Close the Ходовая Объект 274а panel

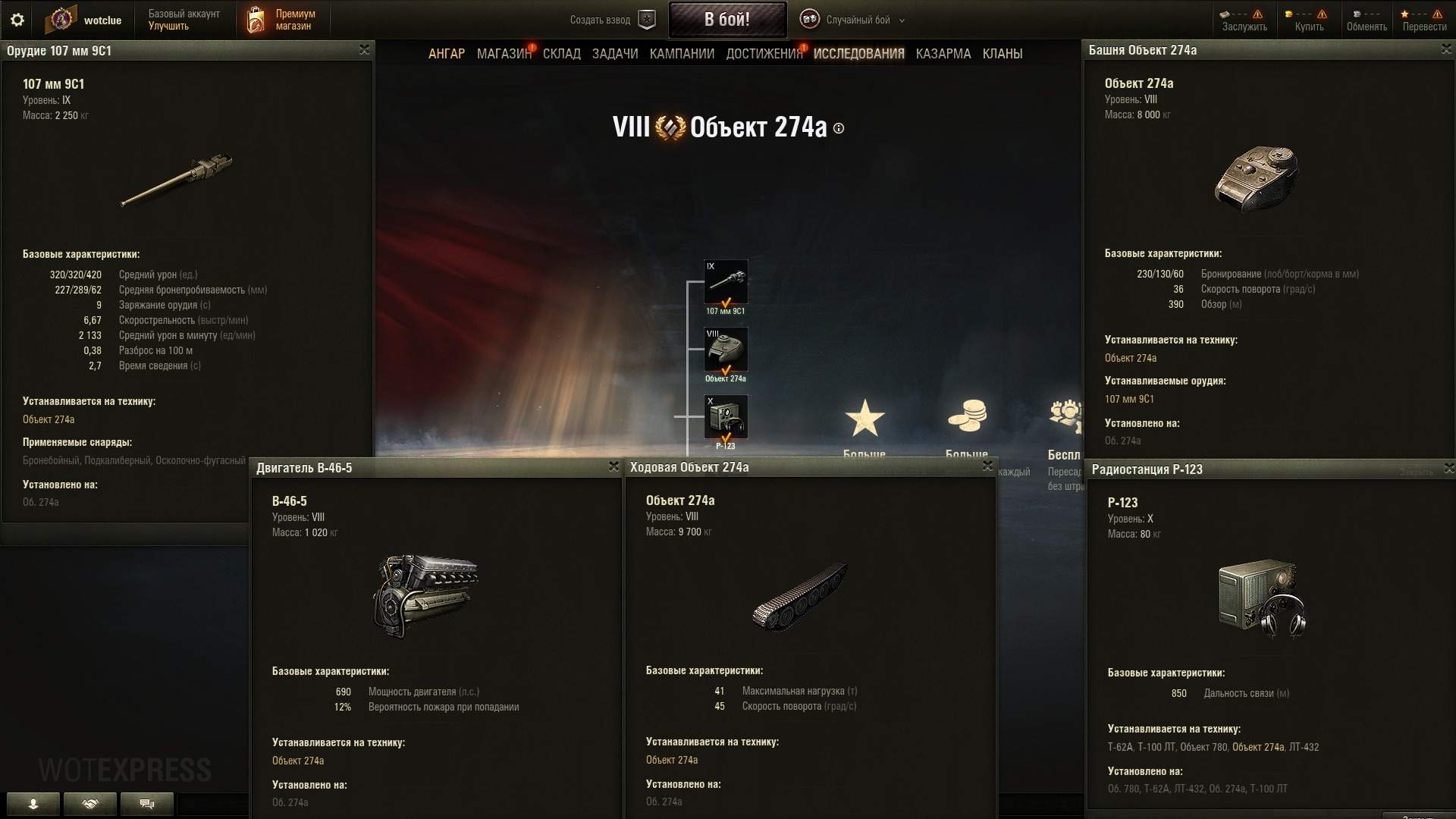(x=987, y=466)
